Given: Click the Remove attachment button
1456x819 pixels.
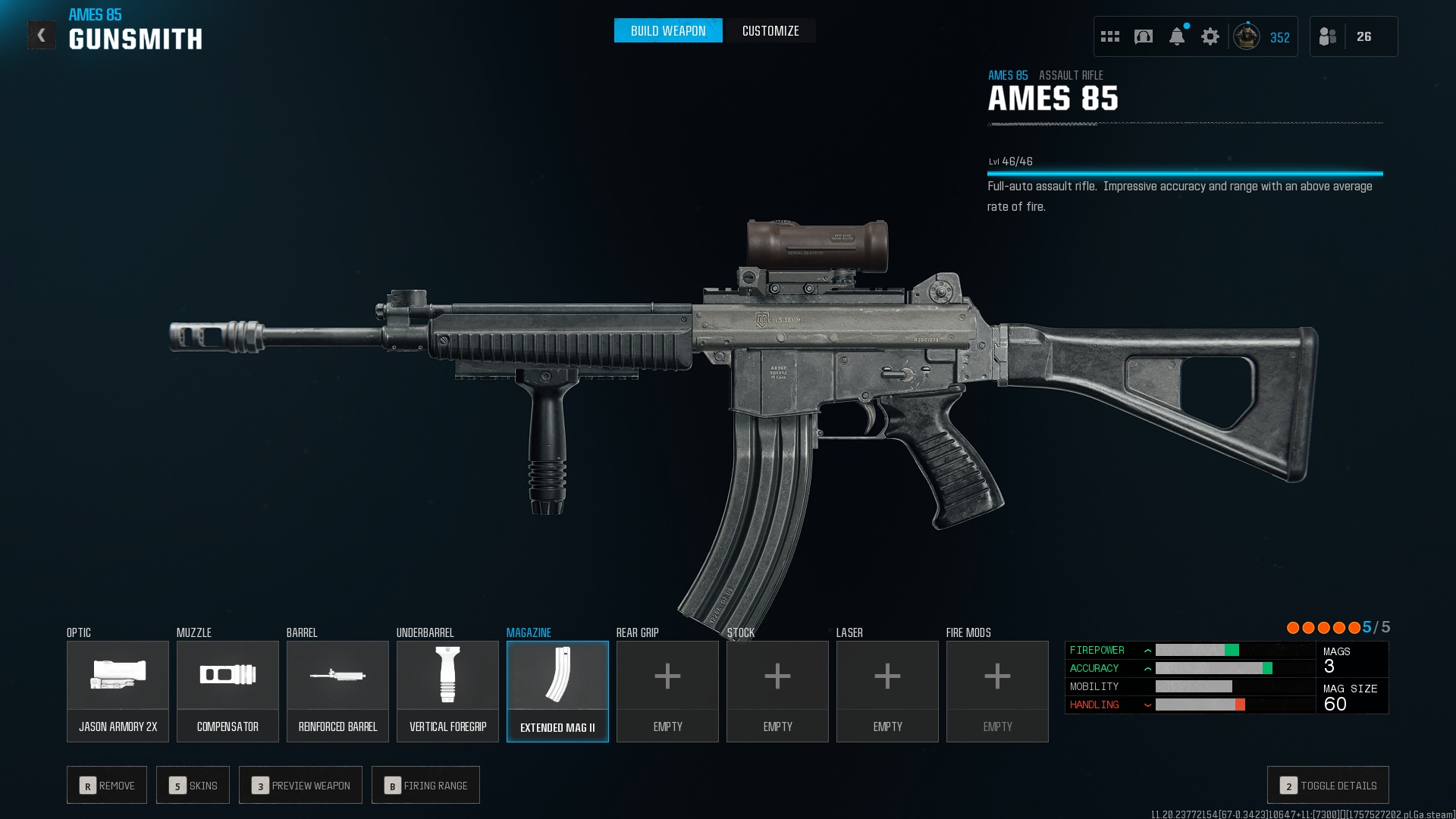Looking at the screenshot, I should coord(107,785).
